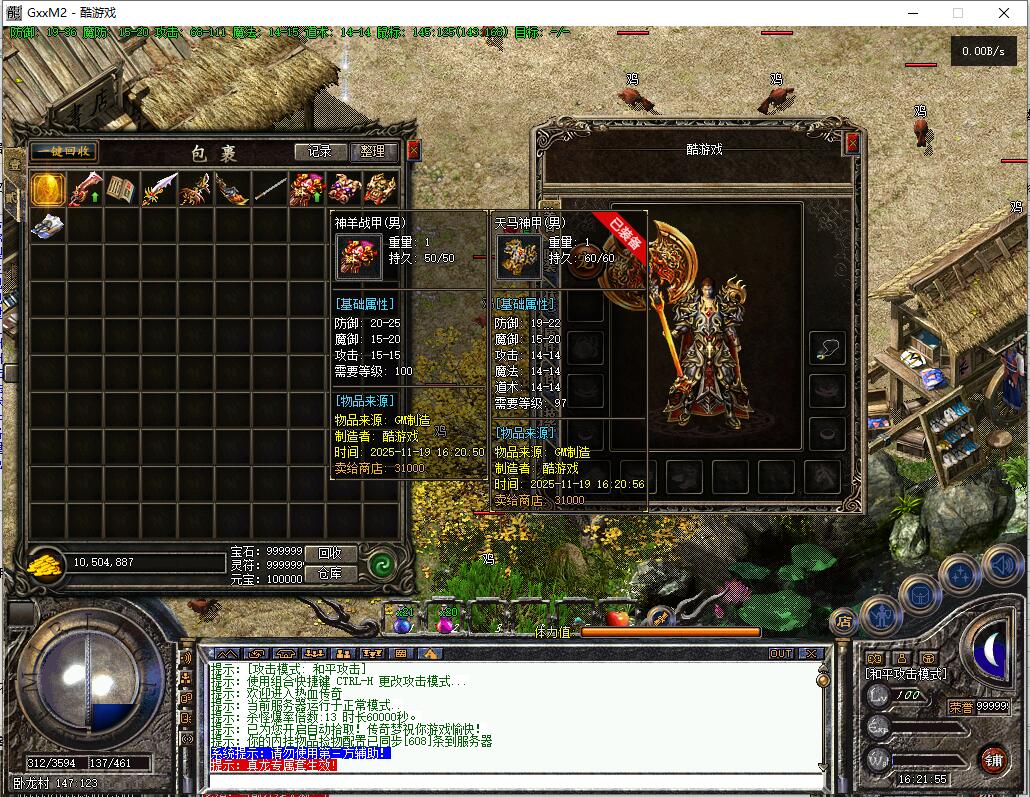This screenshot has width=1030, height=797.
Task: Click the OUT button on the chat bar
Action: click(x=781, y=654)
